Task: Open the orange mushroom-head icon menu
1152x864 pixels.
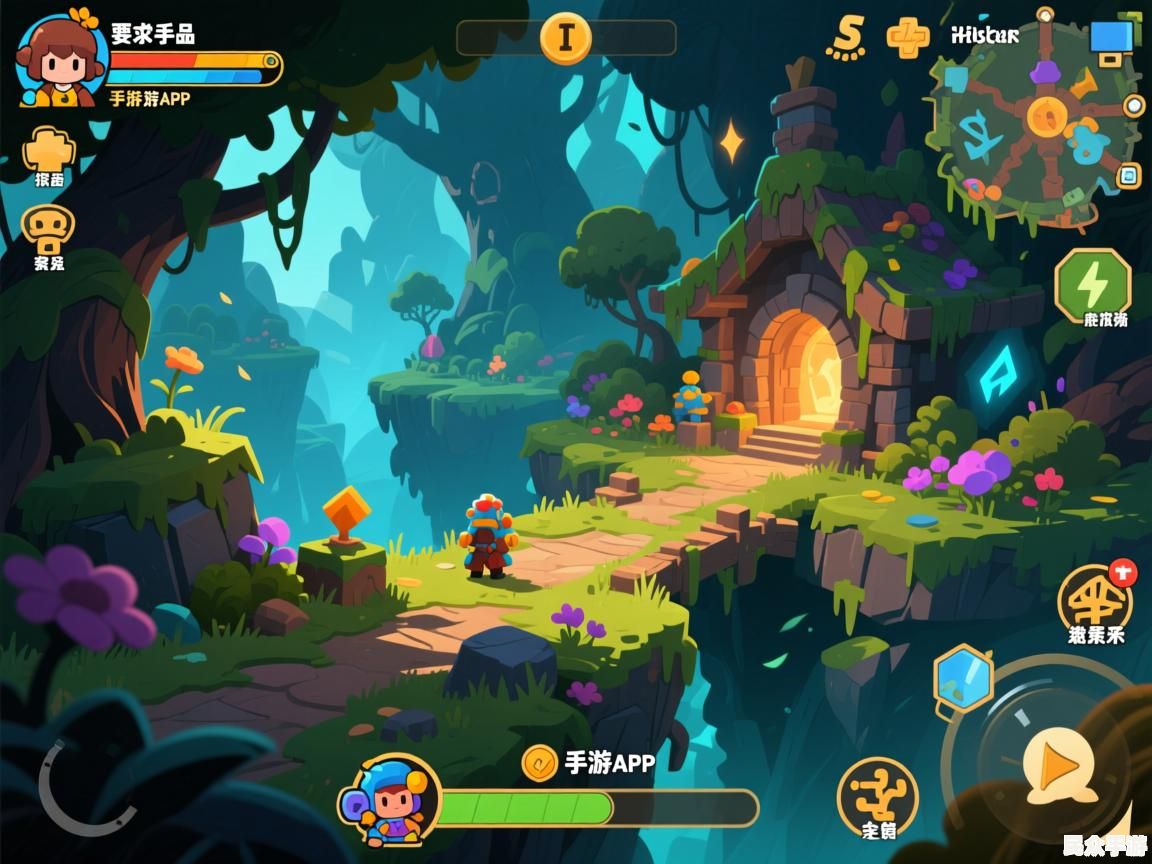Action: (47, 231)
